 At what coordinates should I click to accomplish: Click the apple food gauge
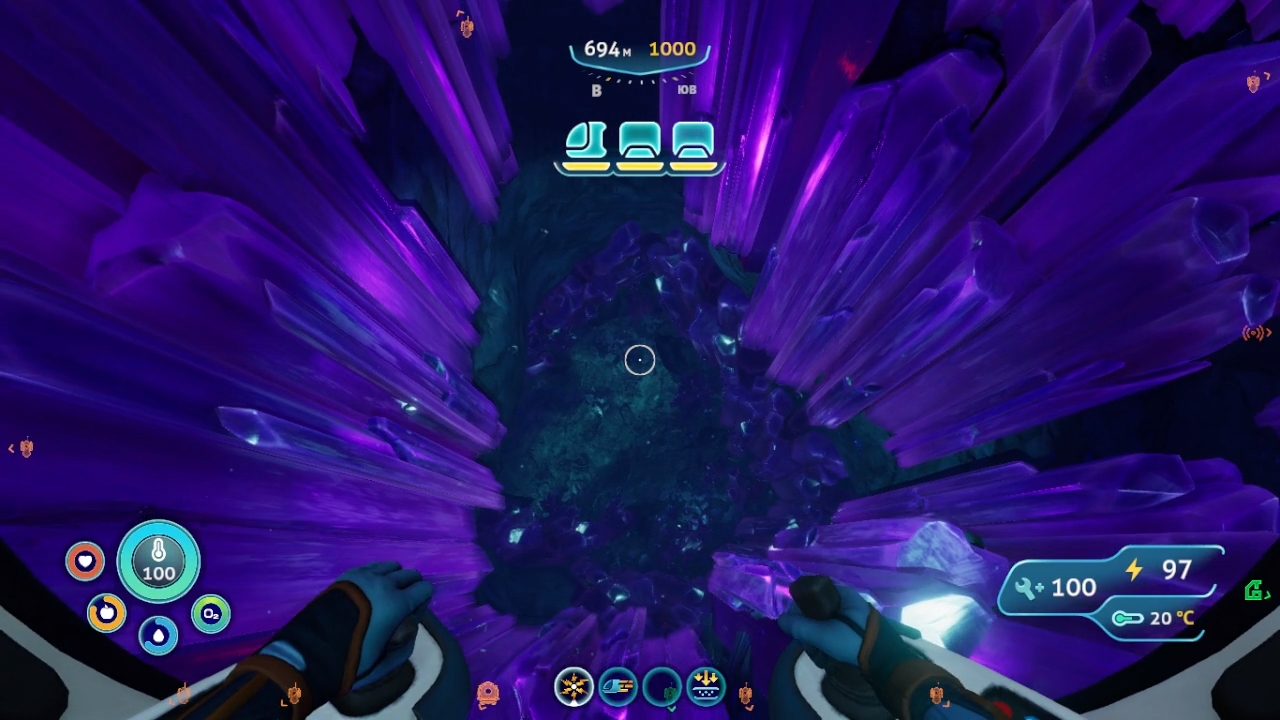[x=107, y=614]
